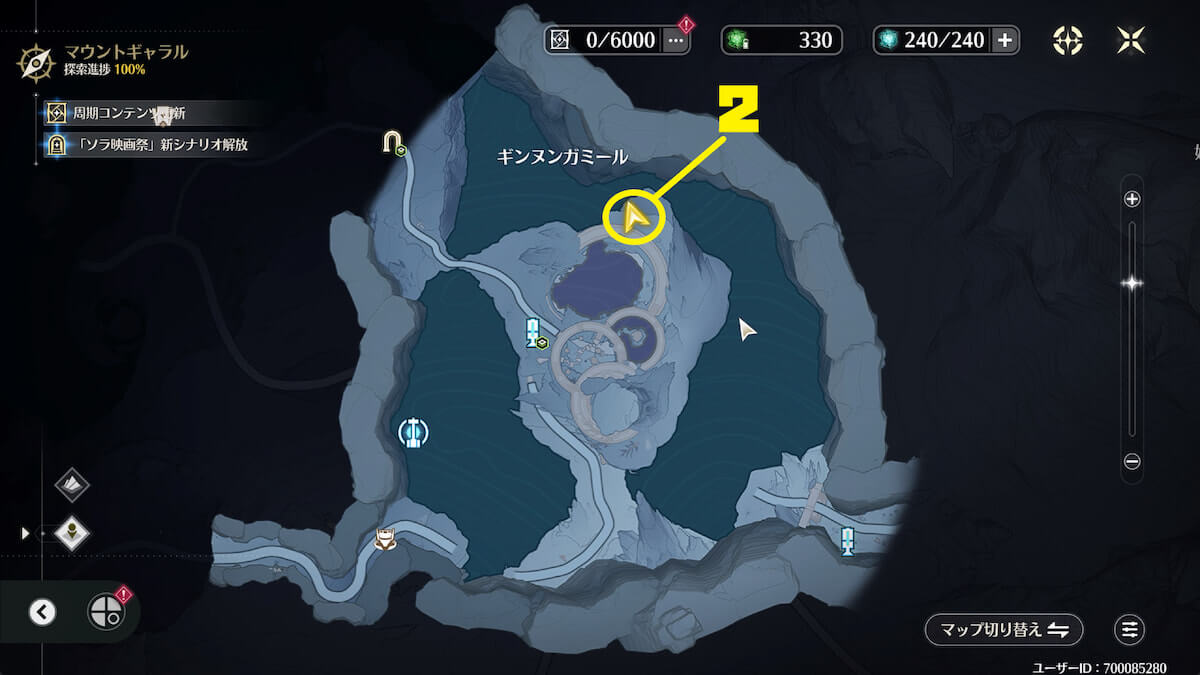This screenshot has height=675, width=1200.
Task: Open the マウントギャラル exploration progress panel
Action: [100, 60]
